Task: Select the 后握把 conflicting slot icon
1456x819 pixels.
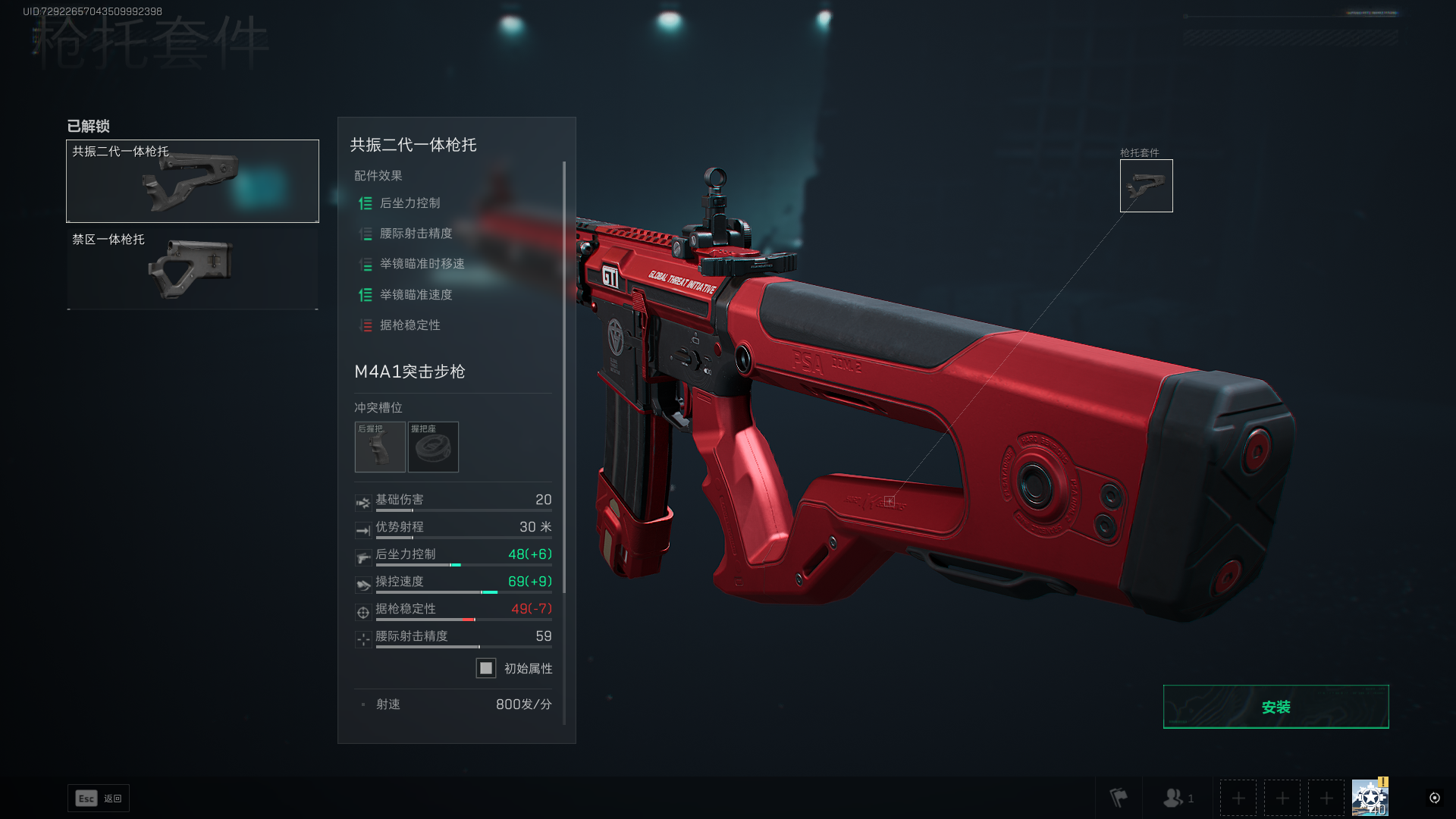Action: coord(380,447)
